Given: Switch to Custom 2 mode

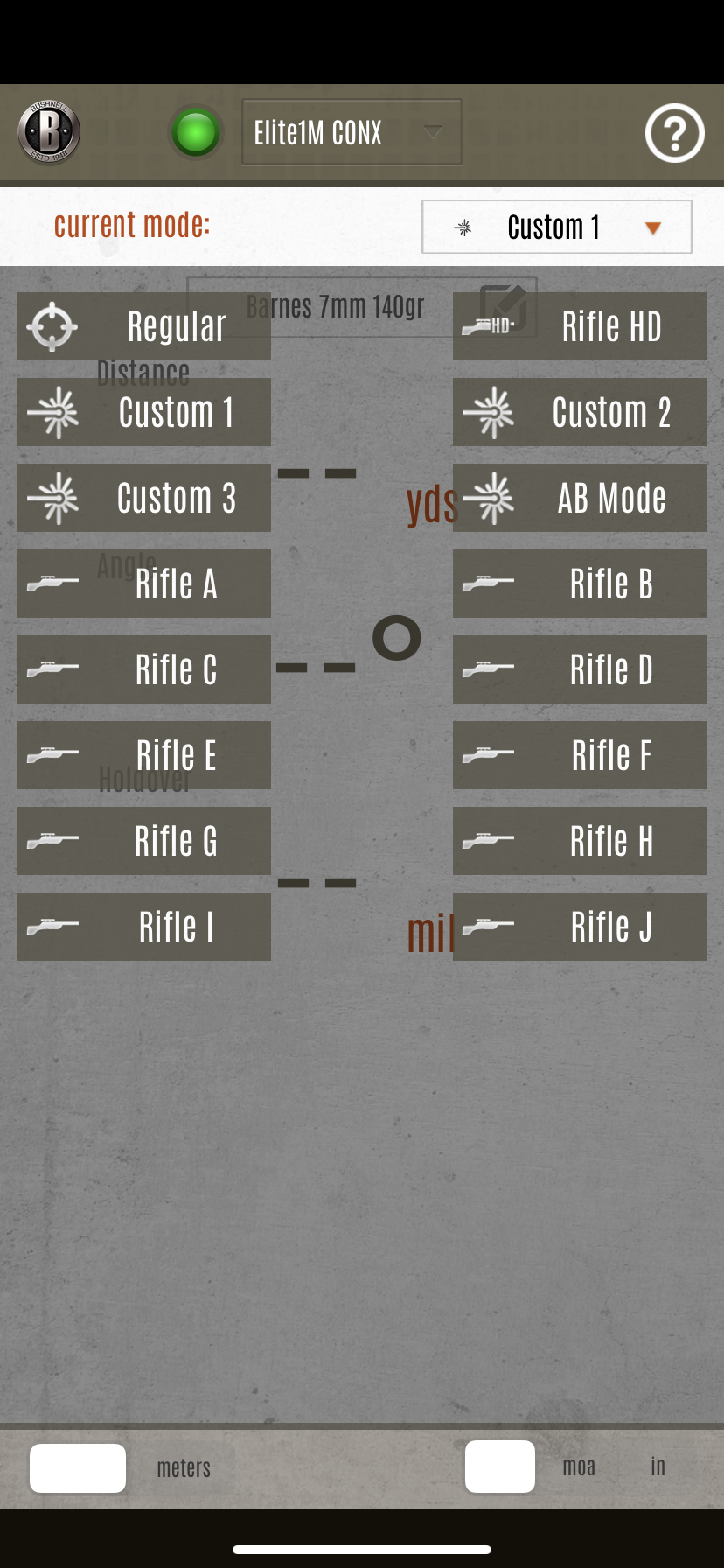Looking at the screenshot, I should point(579,412).
